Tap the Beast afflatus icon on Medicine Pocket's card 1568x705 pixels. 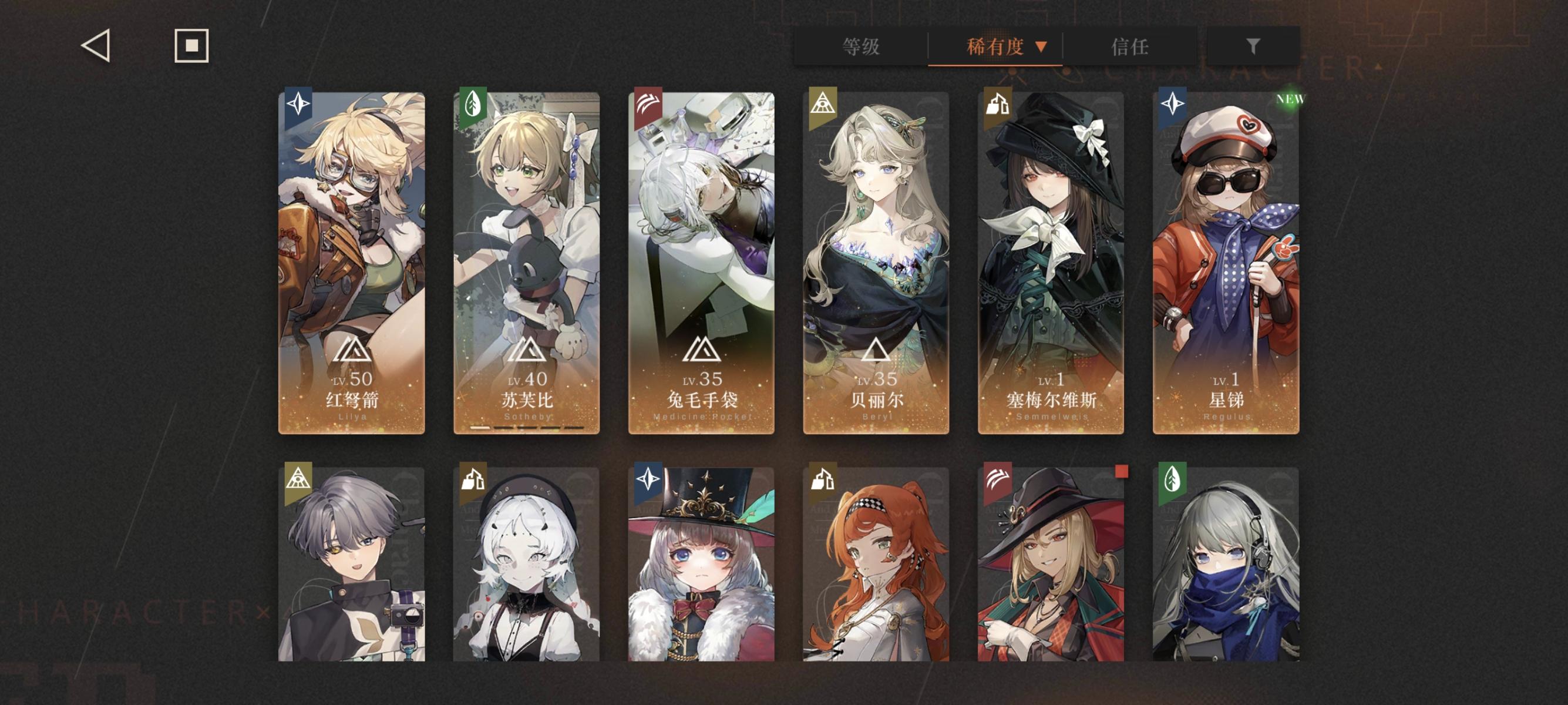click(x=649, y=105)
